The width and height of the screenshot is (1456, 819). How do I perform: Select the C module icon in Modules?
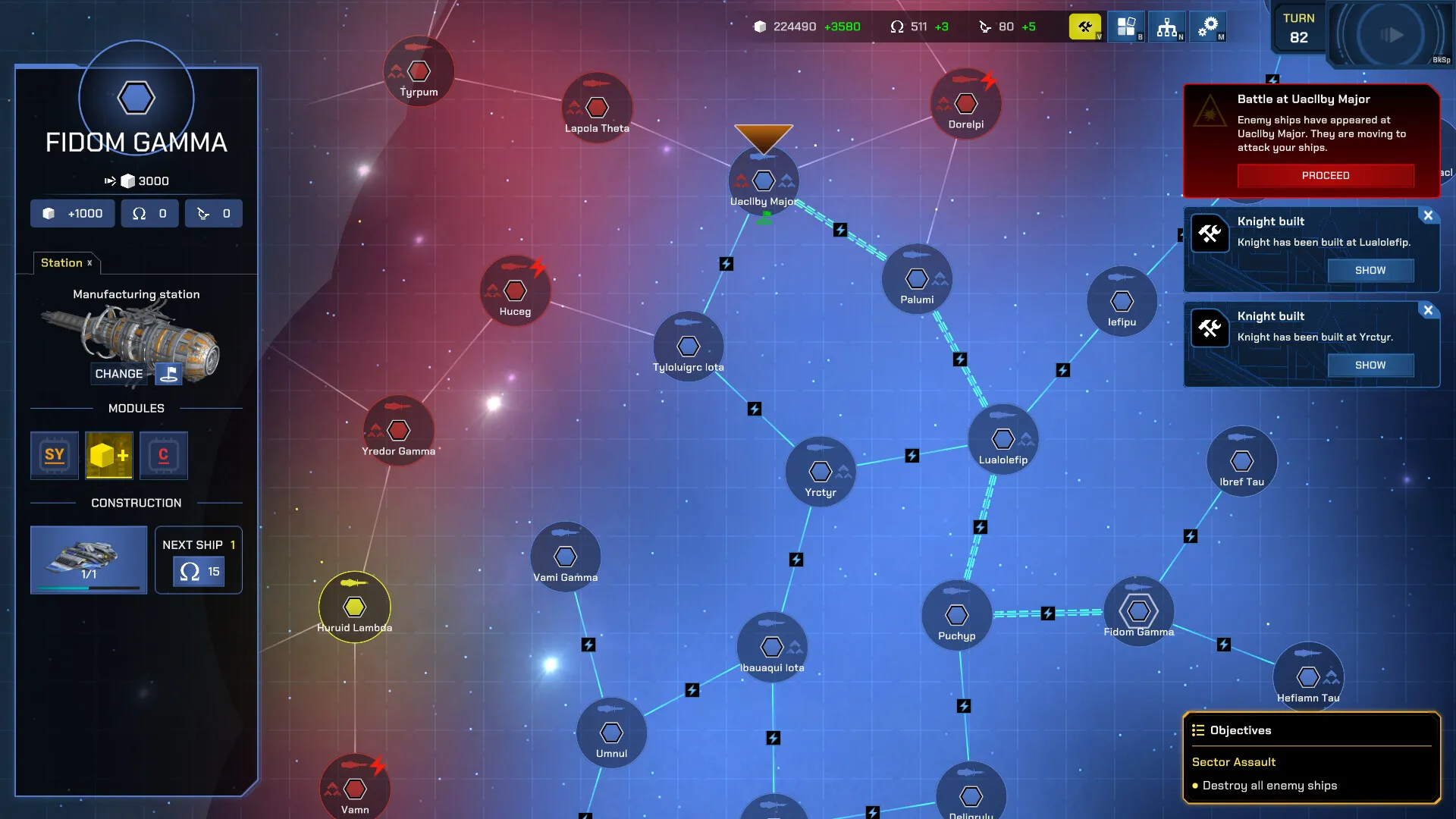[163, 455]
